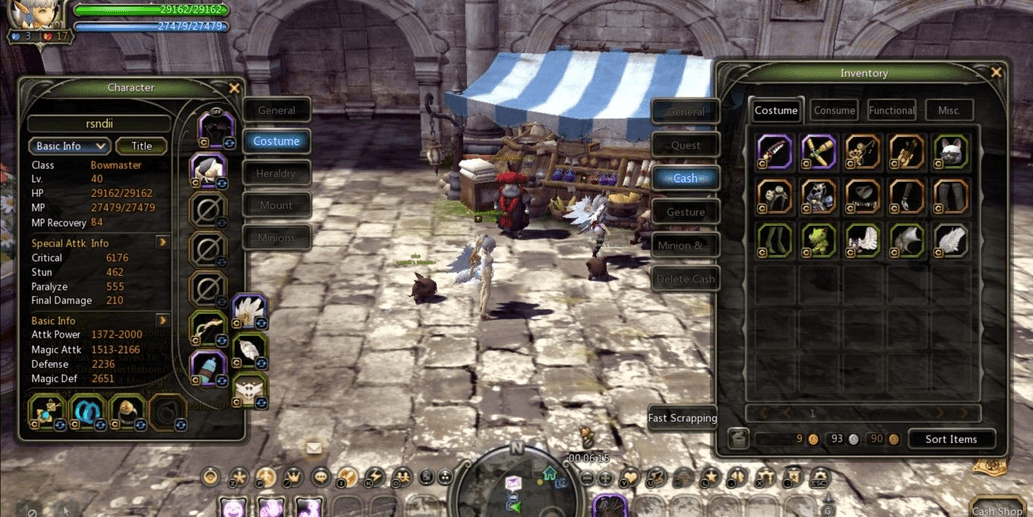
Task: Choose the Gesture inventory category
Action: tap(685, 212)
